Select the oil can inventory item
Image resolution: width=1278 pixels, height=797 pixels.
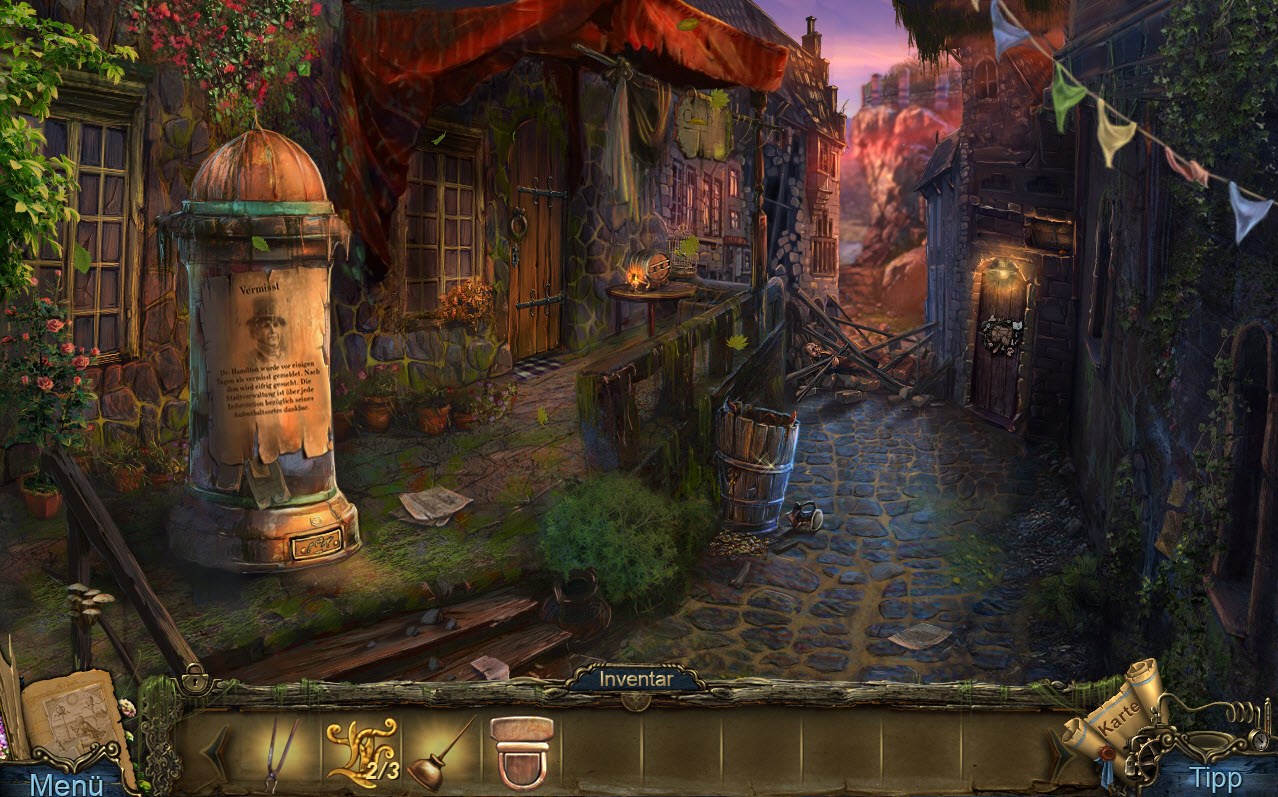coord(440,754)
